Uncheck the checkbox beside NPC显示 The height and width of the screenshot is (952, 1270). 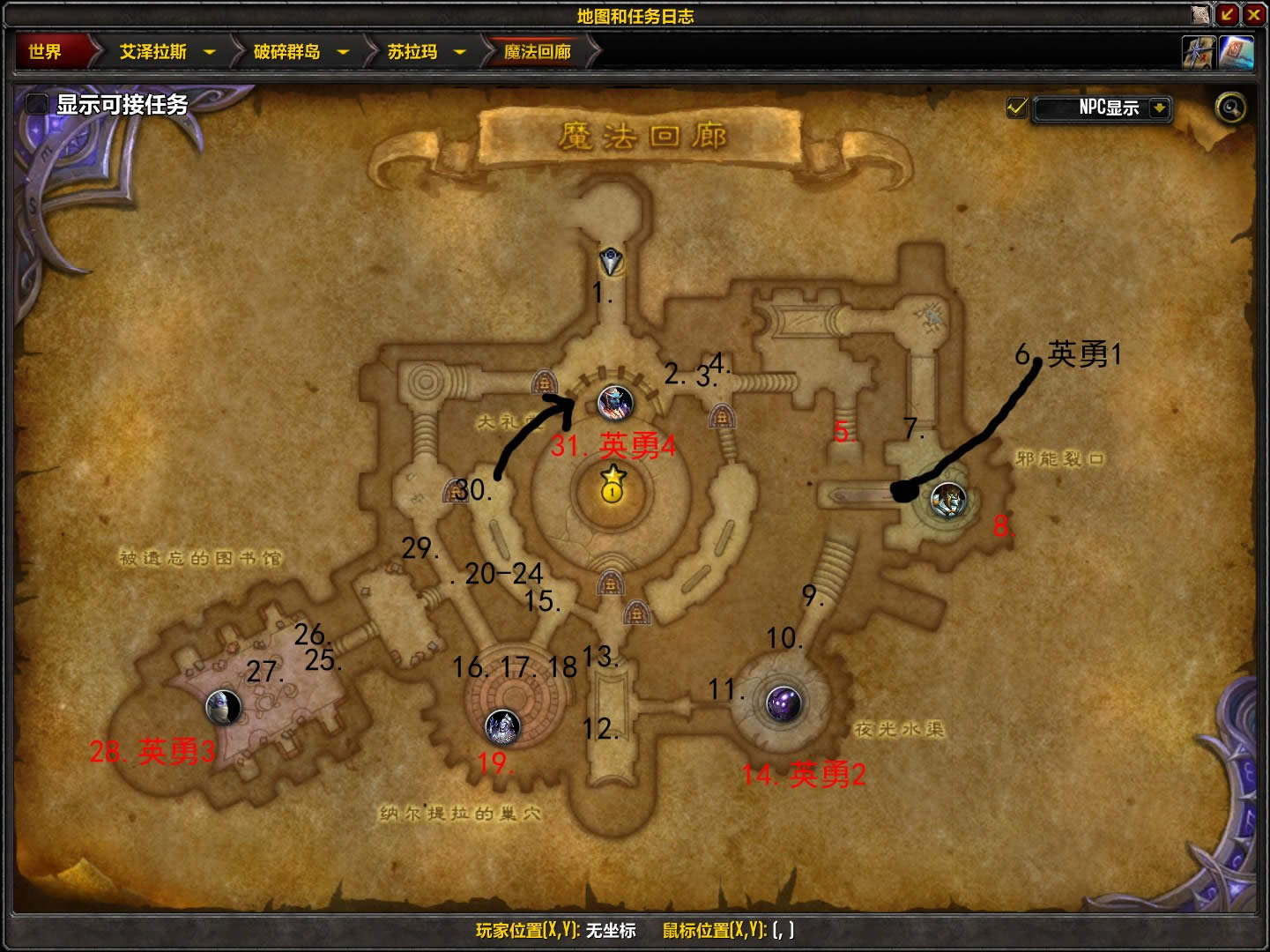[x=1017, y=108]
